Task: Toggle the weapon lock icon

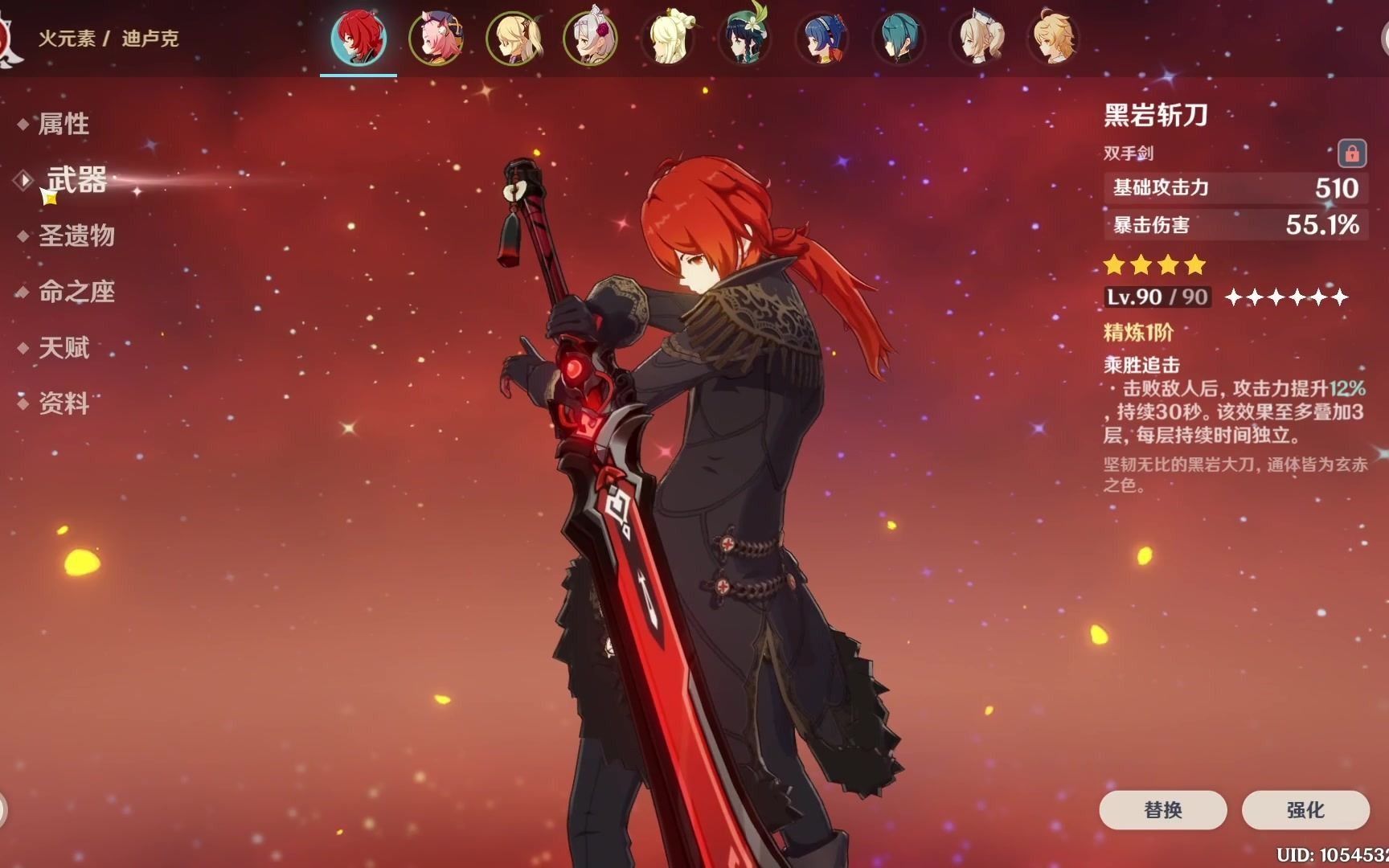Action: (x=1351, y=153)
